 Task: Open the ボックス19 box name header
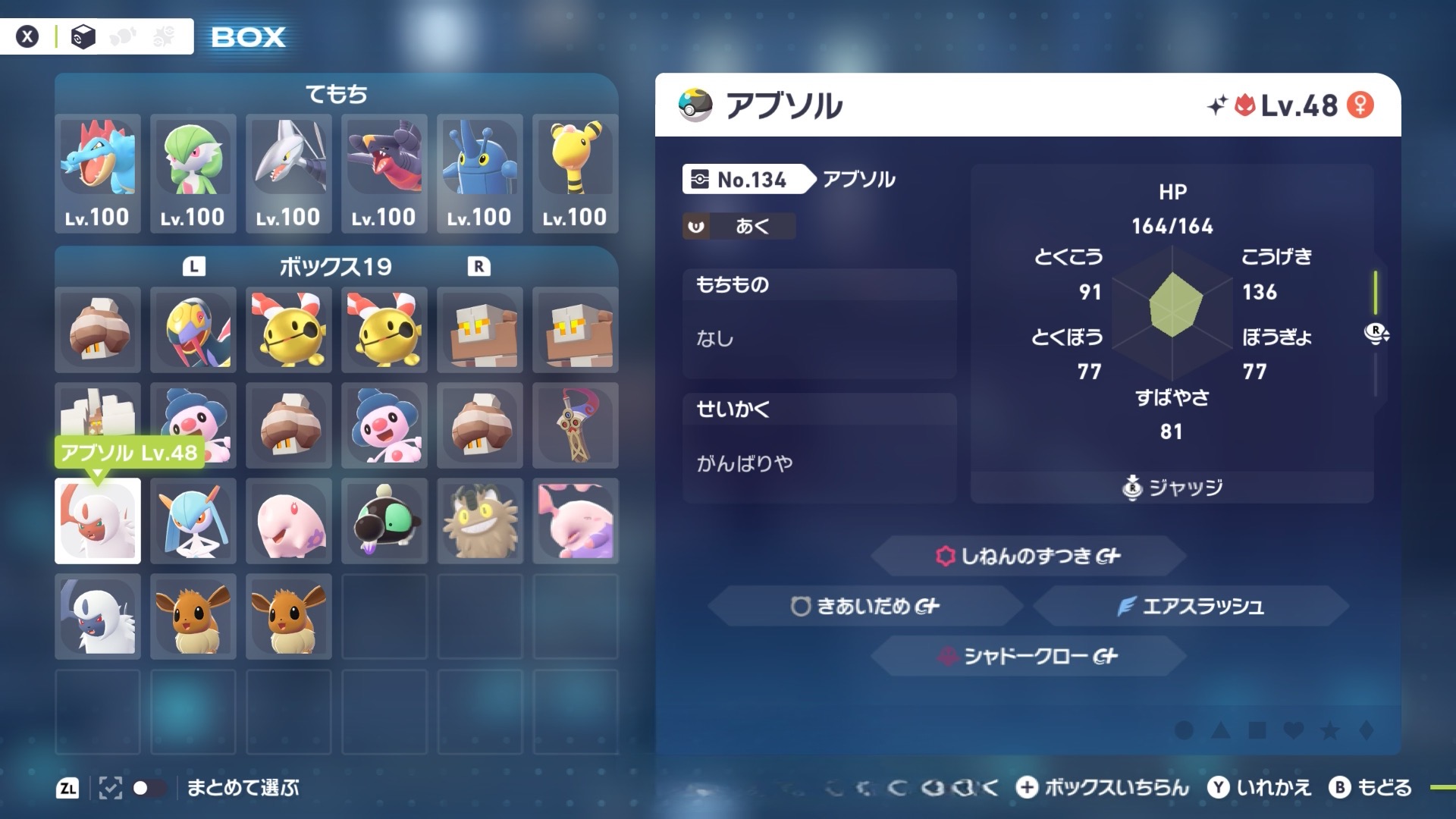[336, 267]
